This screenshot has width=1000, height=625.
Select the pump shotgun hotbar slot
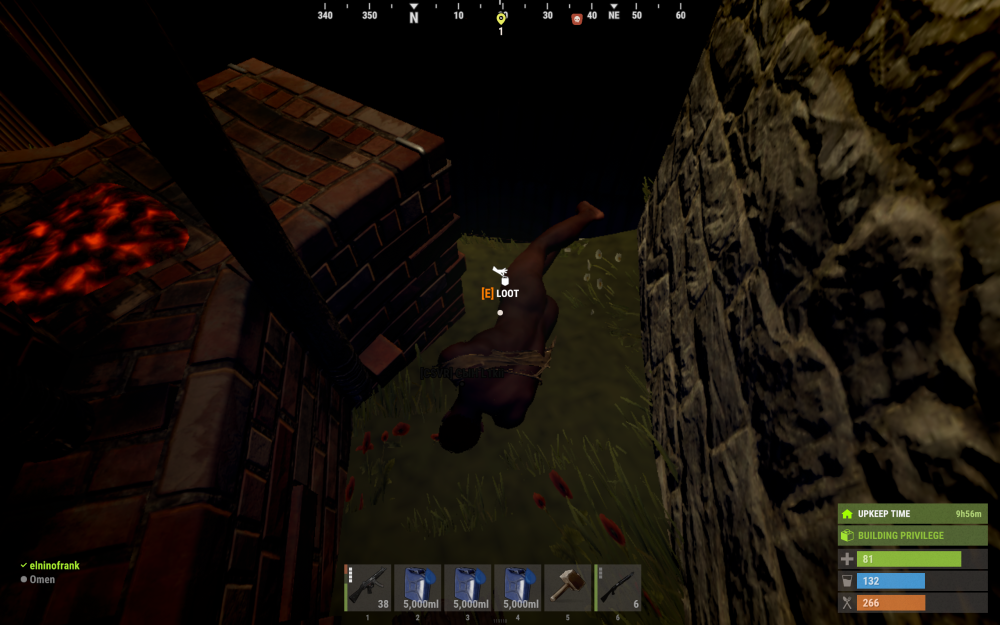coord(618,587)
